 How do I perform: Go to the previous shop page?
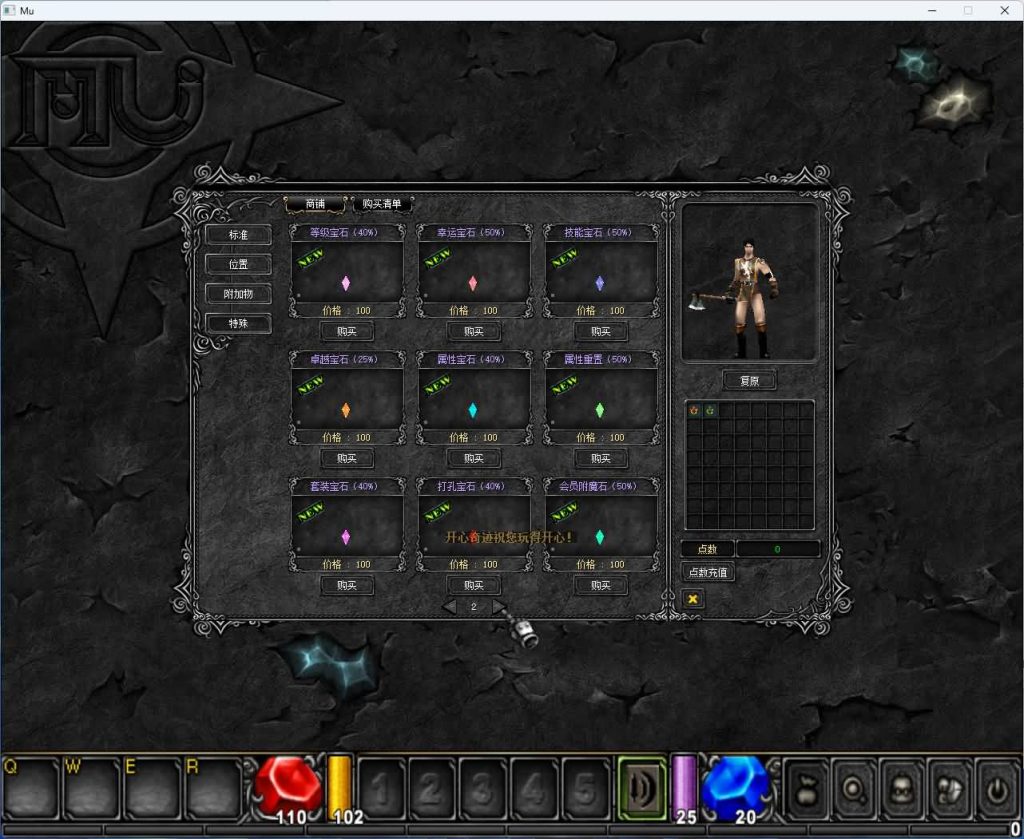pos(450,607)
